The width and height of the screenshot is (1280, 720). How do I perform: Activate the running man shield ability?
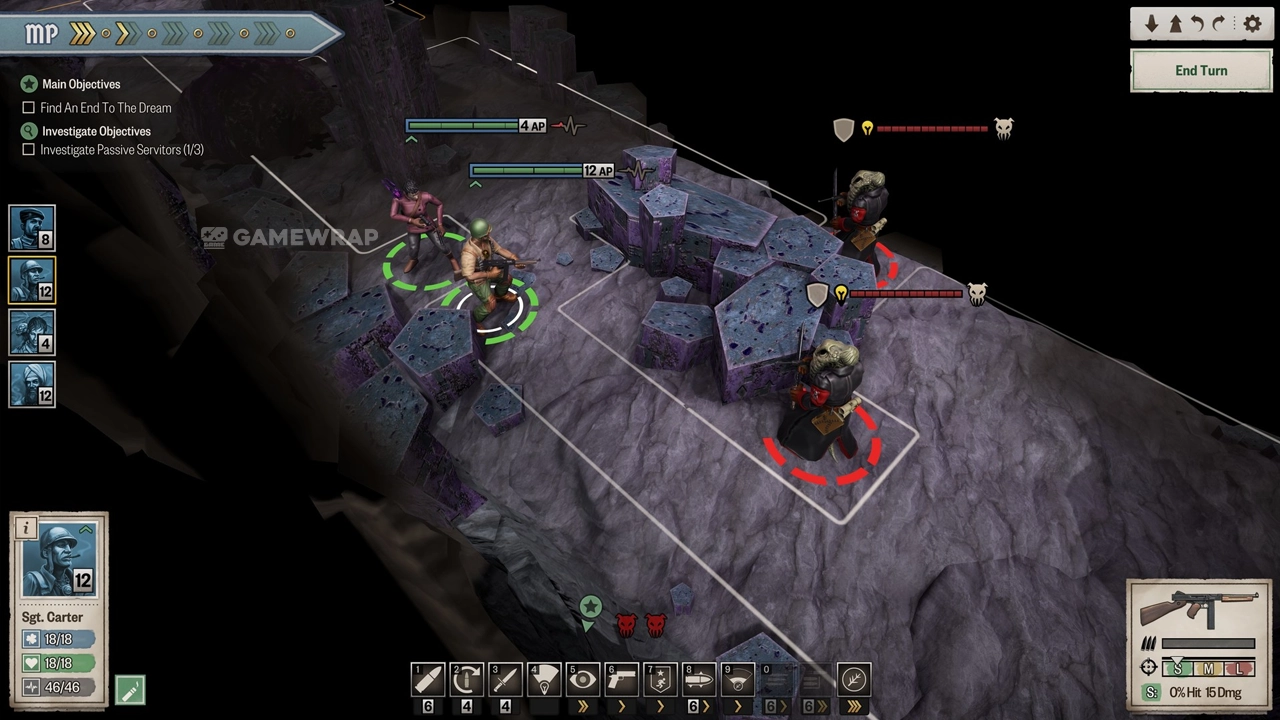coord(660,680)
